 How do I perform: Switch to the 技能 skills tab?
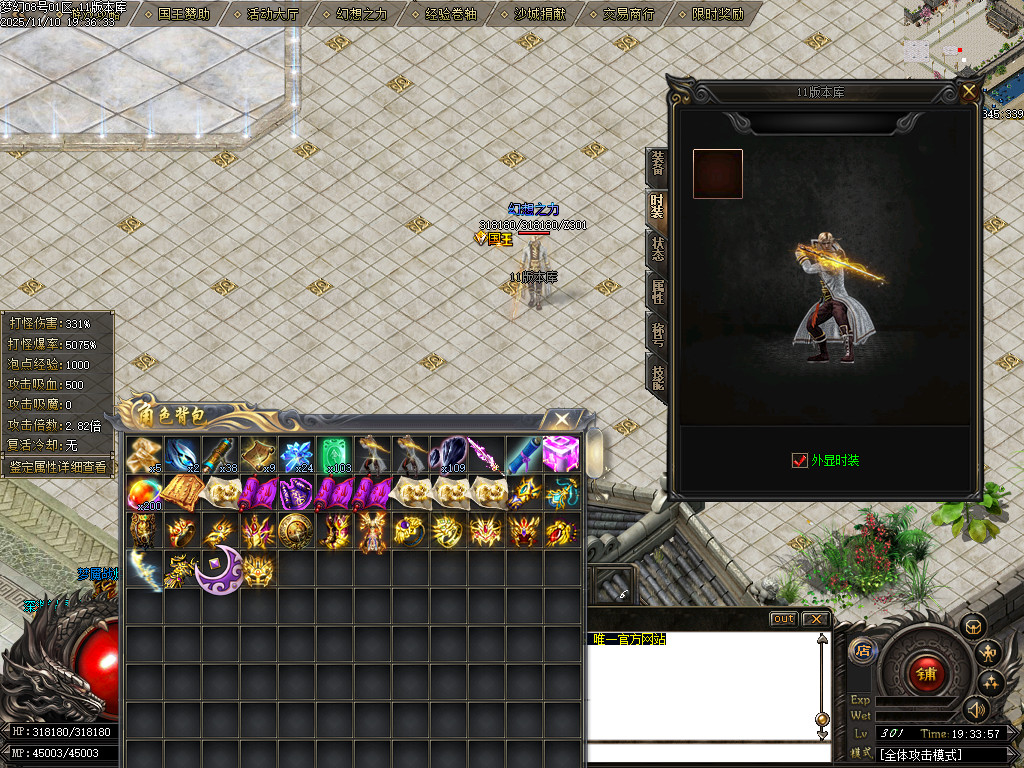(657, 378)
